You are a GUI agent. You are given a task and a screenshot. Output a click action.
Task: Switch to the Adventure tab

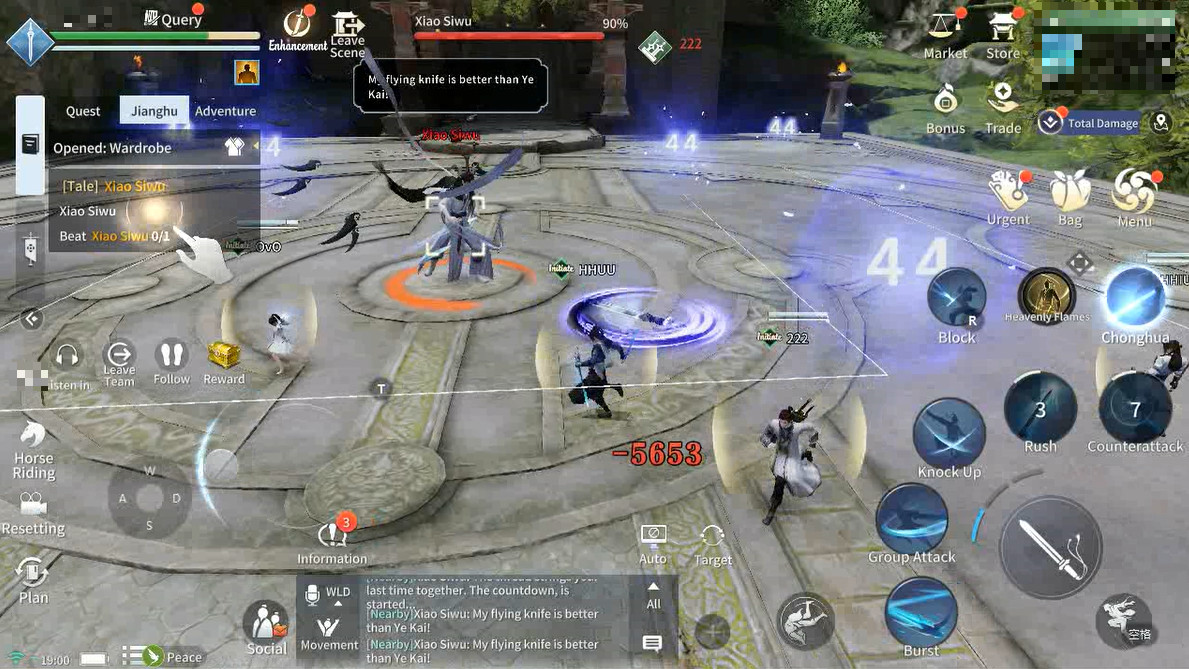(x=225, y=111)
